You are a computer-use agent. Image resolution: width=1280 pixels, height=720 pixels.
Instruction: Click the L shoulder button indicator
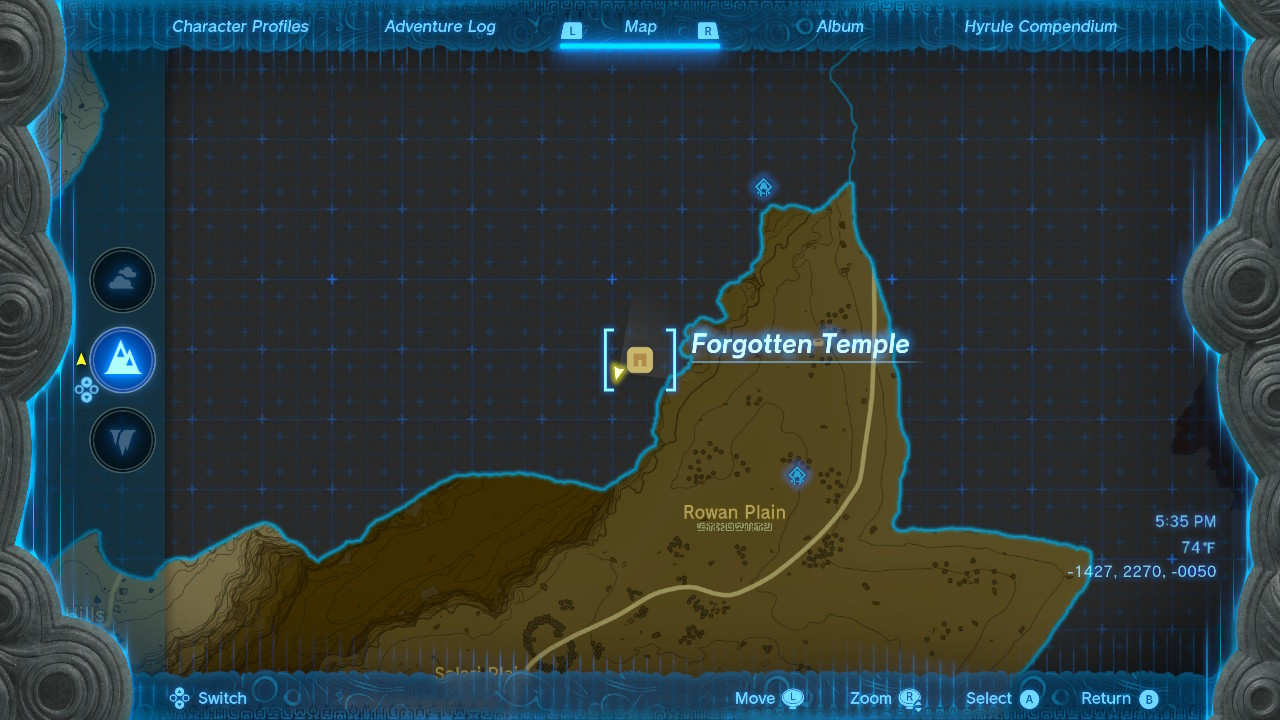tap(571, 32)
